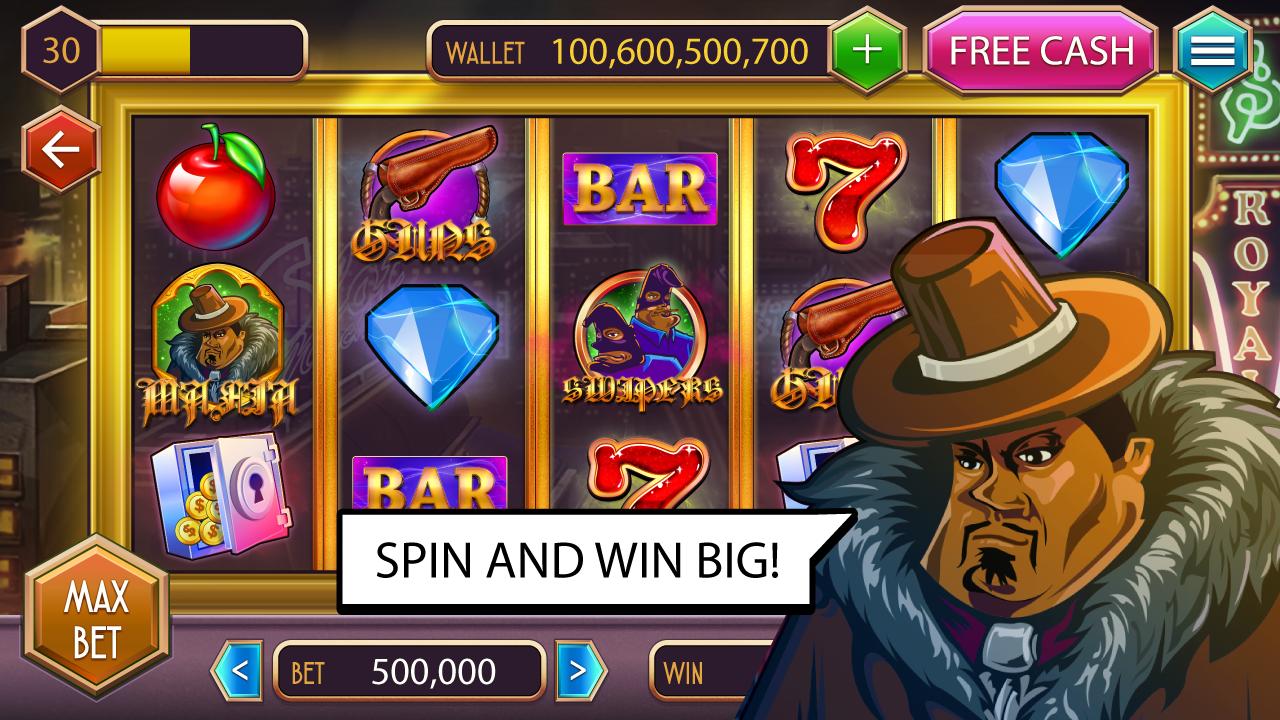Tap the purple BAR symbol on middle reel
The height and width of the screenshot is (720, 1280).
640,188
